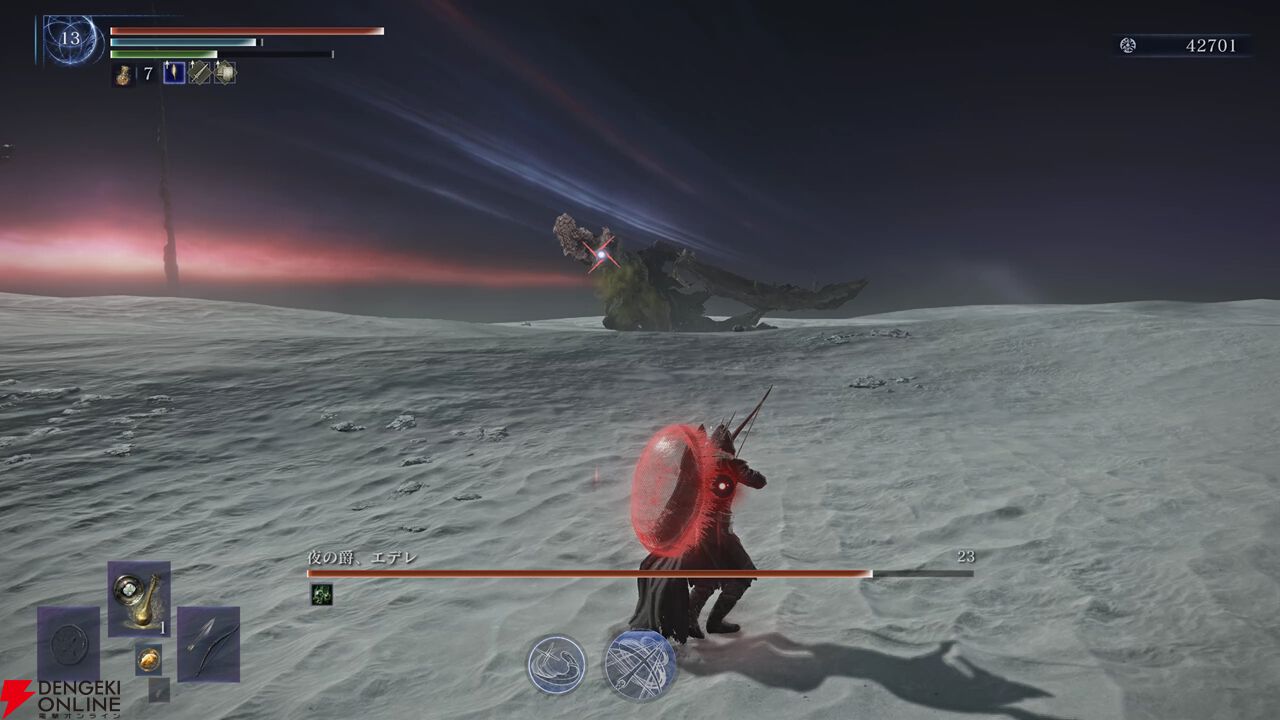Choose the bow and arrow weapon slot

[209, 643]
